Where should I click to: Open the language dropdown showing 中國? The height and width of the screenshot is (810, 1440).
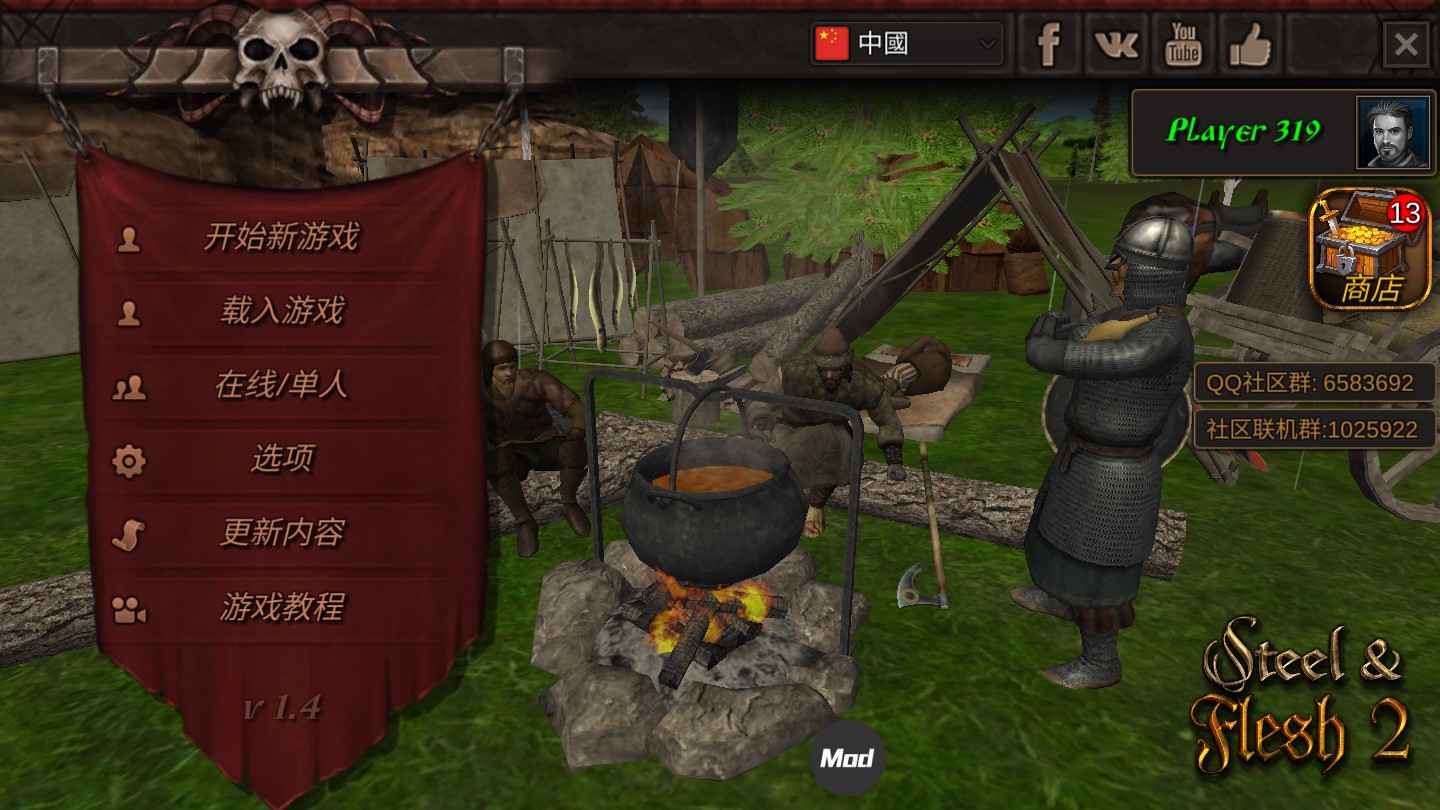pyautogui.click(x=906, y=44)
